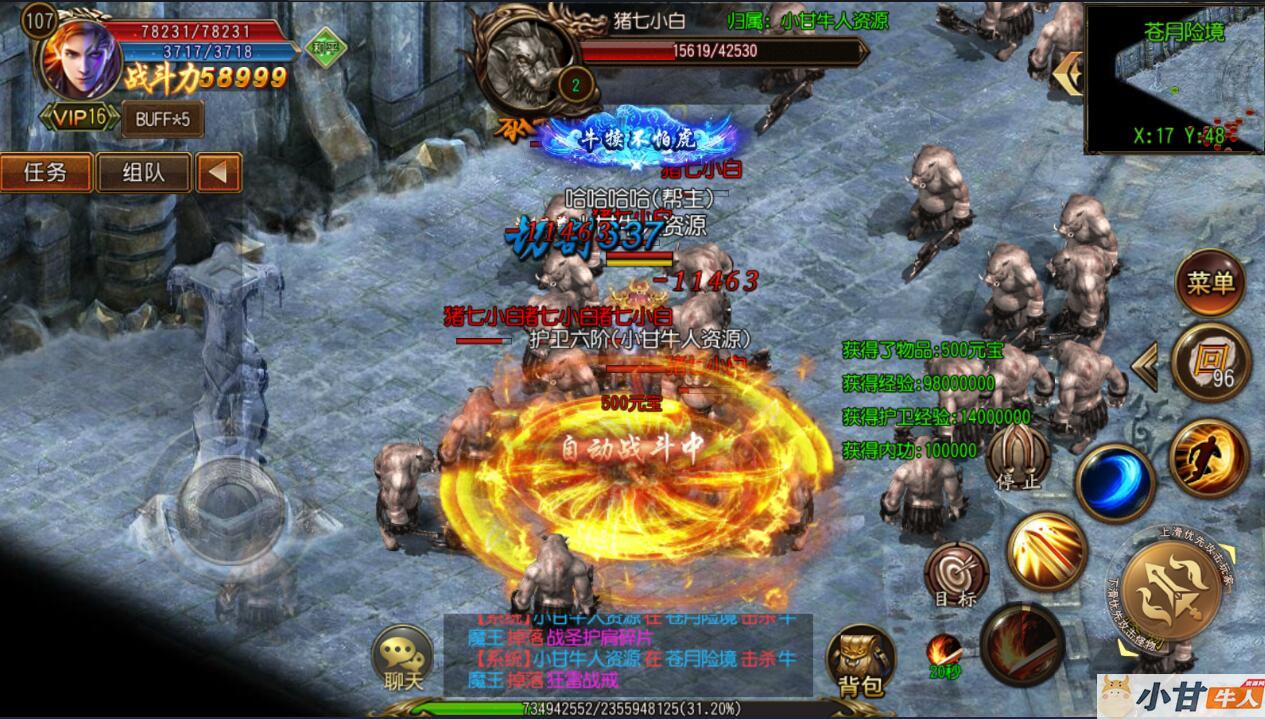The image size is (1265, 719).
Task: Open the 任务 quest panel
Action: (45, 172)
